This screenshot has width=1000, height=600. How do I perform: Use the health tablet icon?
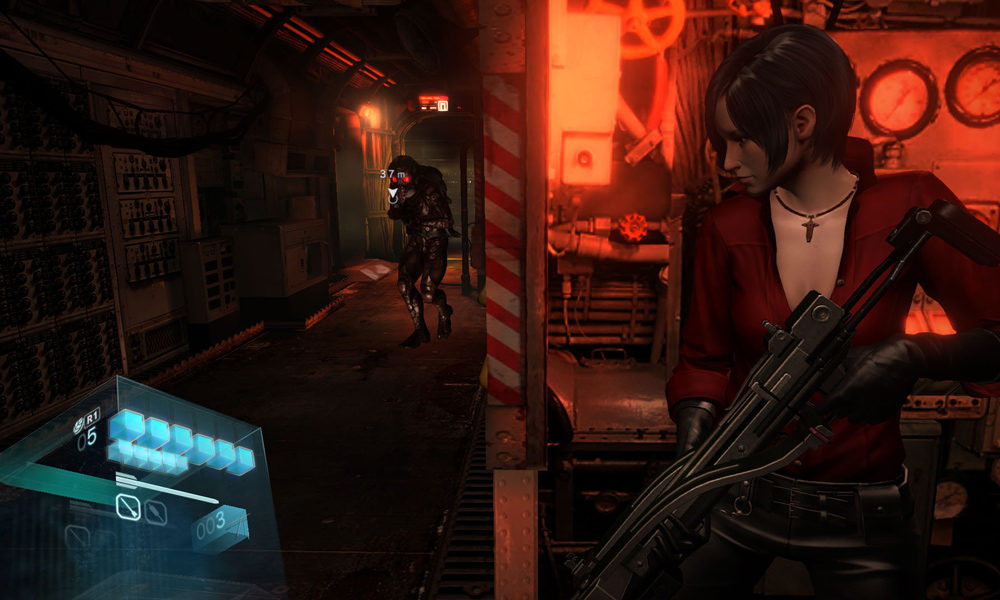click(x=78, y=425)
